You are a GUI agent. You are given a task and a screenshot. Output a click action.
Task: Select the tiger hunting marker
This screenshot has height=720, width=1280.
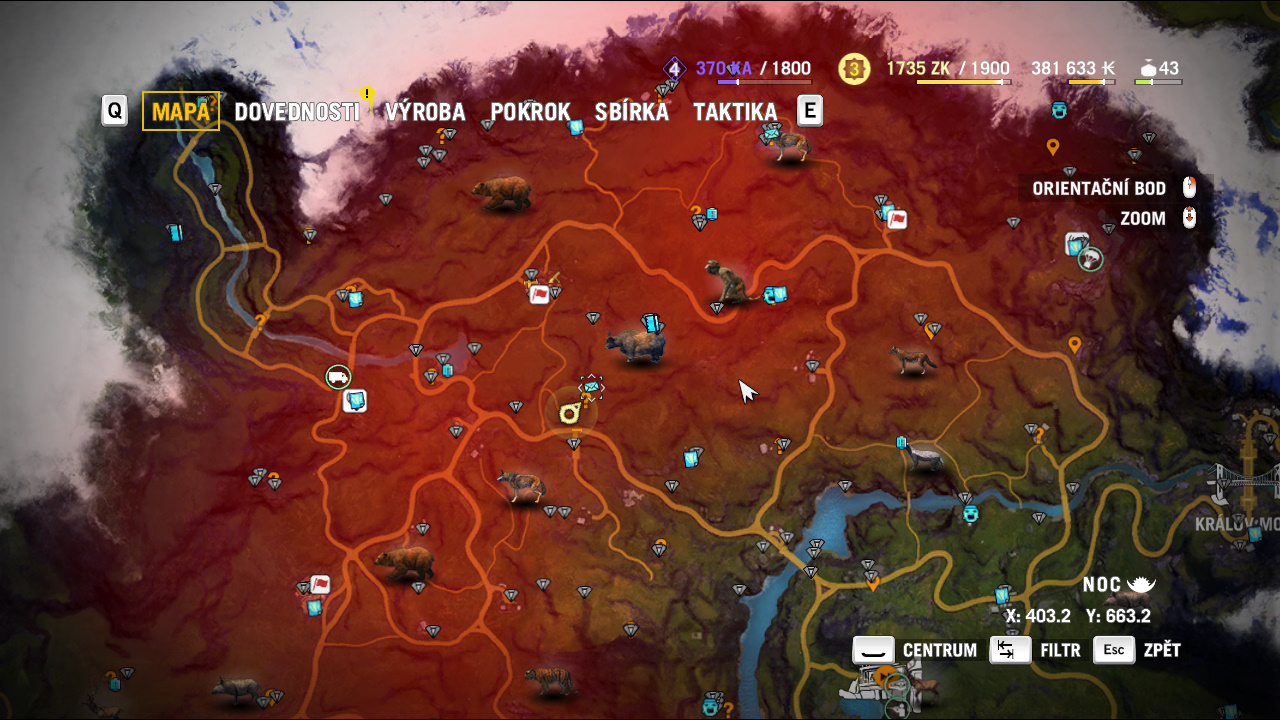[548, 682]
